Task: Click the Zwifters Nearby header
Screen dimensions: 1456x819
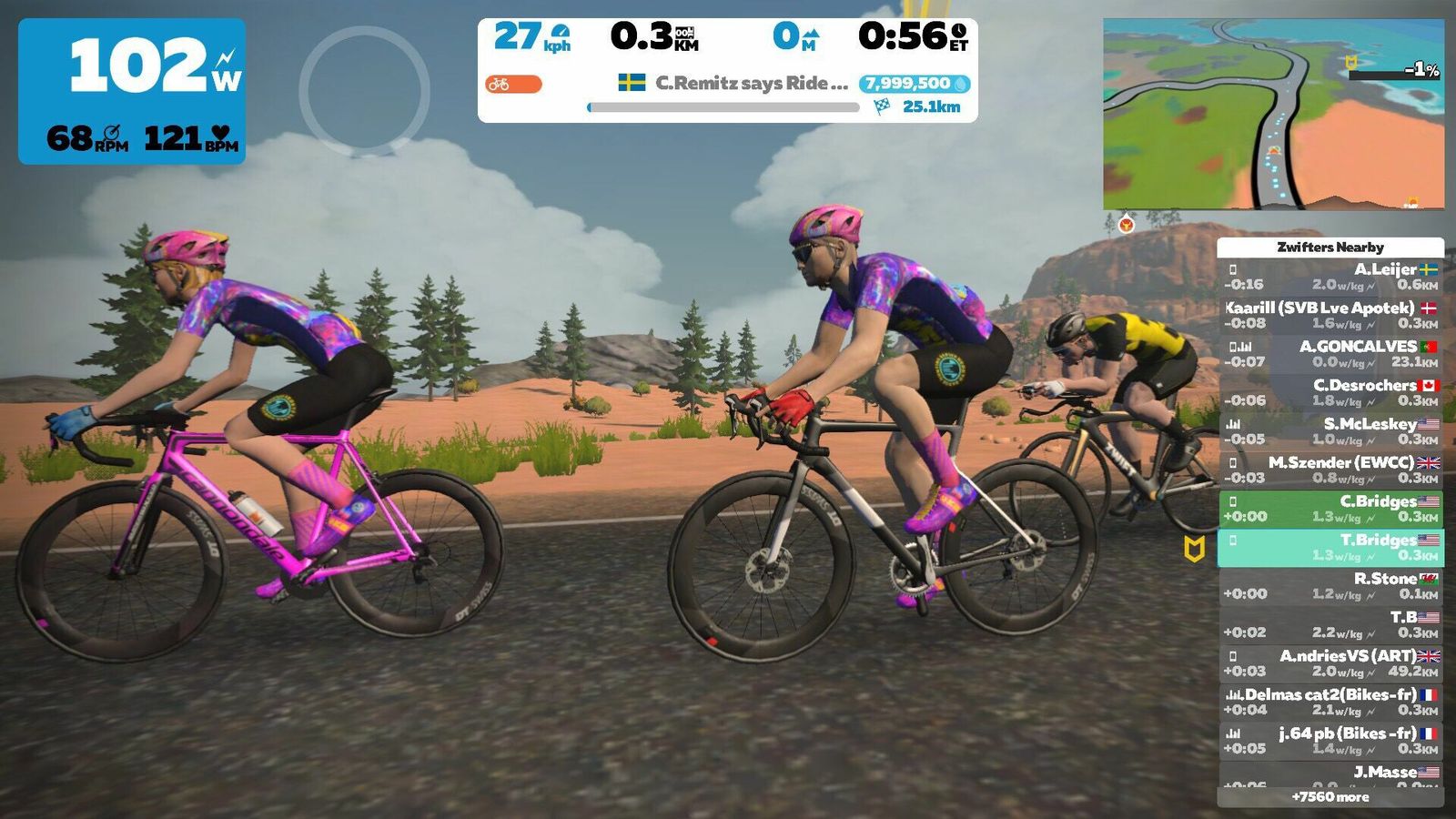Action: pyautogui.click(x=1330, y=248)
